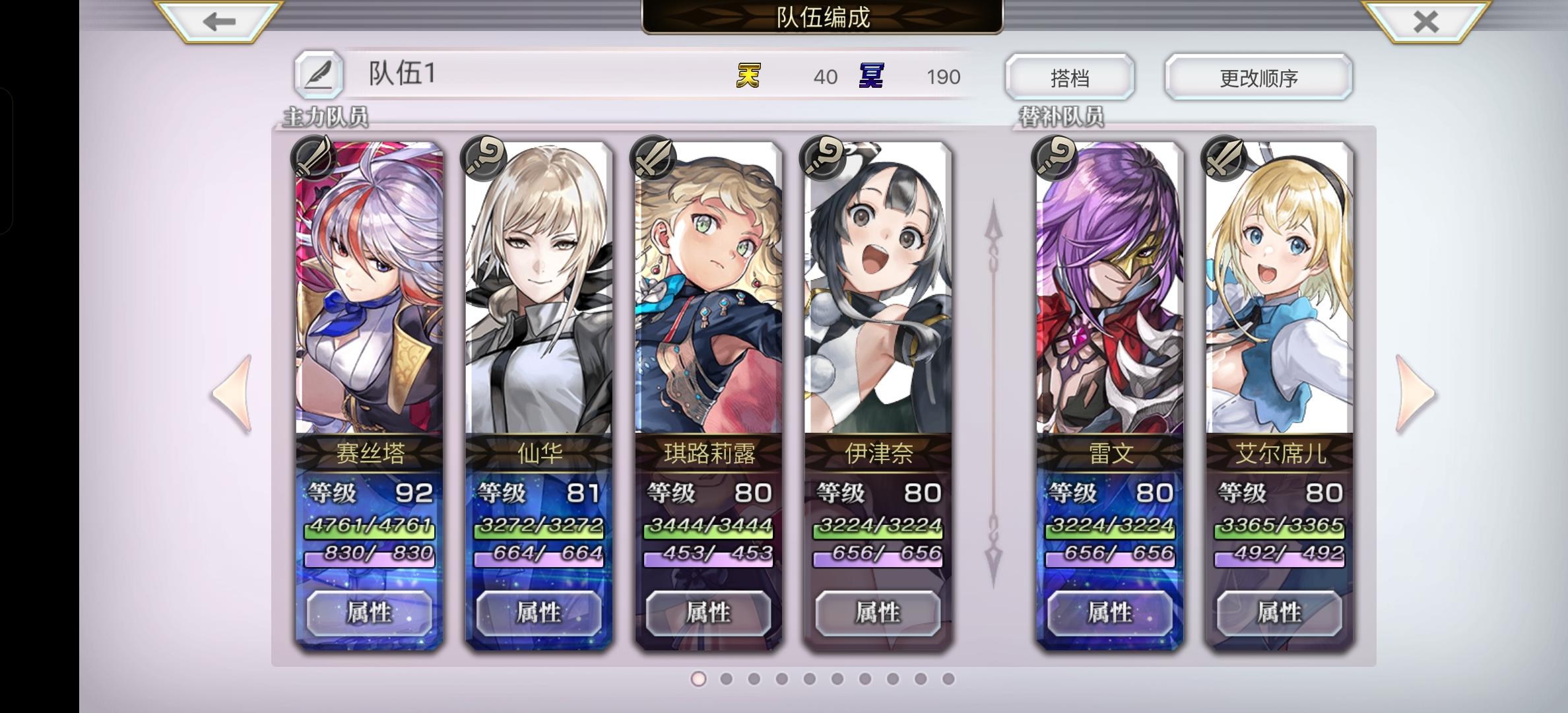Viewport: 1568px width, 713px height.
Task: Click 艾尔席儿's sword weapon icon
Action: click(x=1223, y=159)
